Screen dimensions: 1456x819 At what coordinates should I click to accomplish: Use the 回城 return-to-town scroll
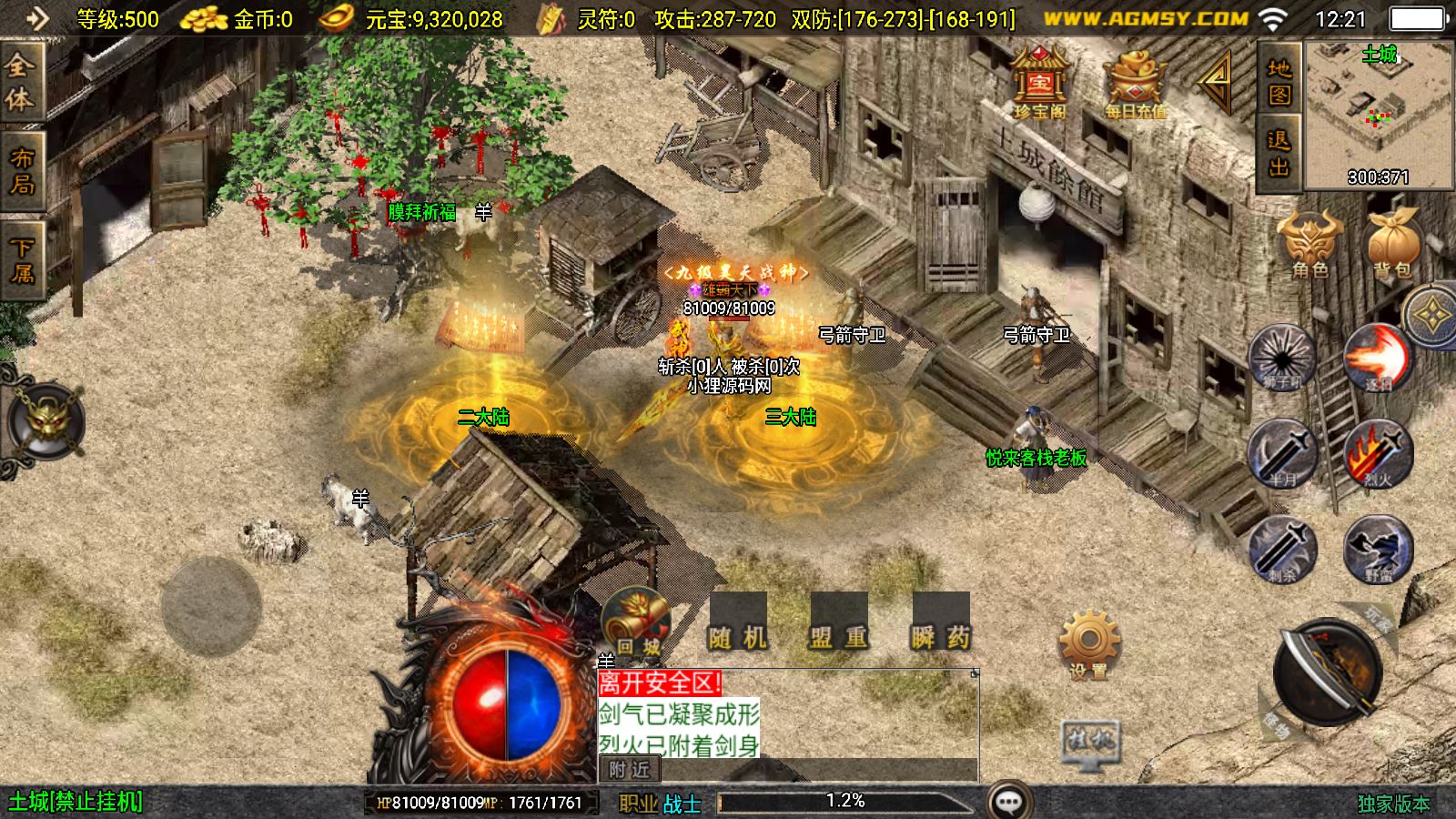636,624
